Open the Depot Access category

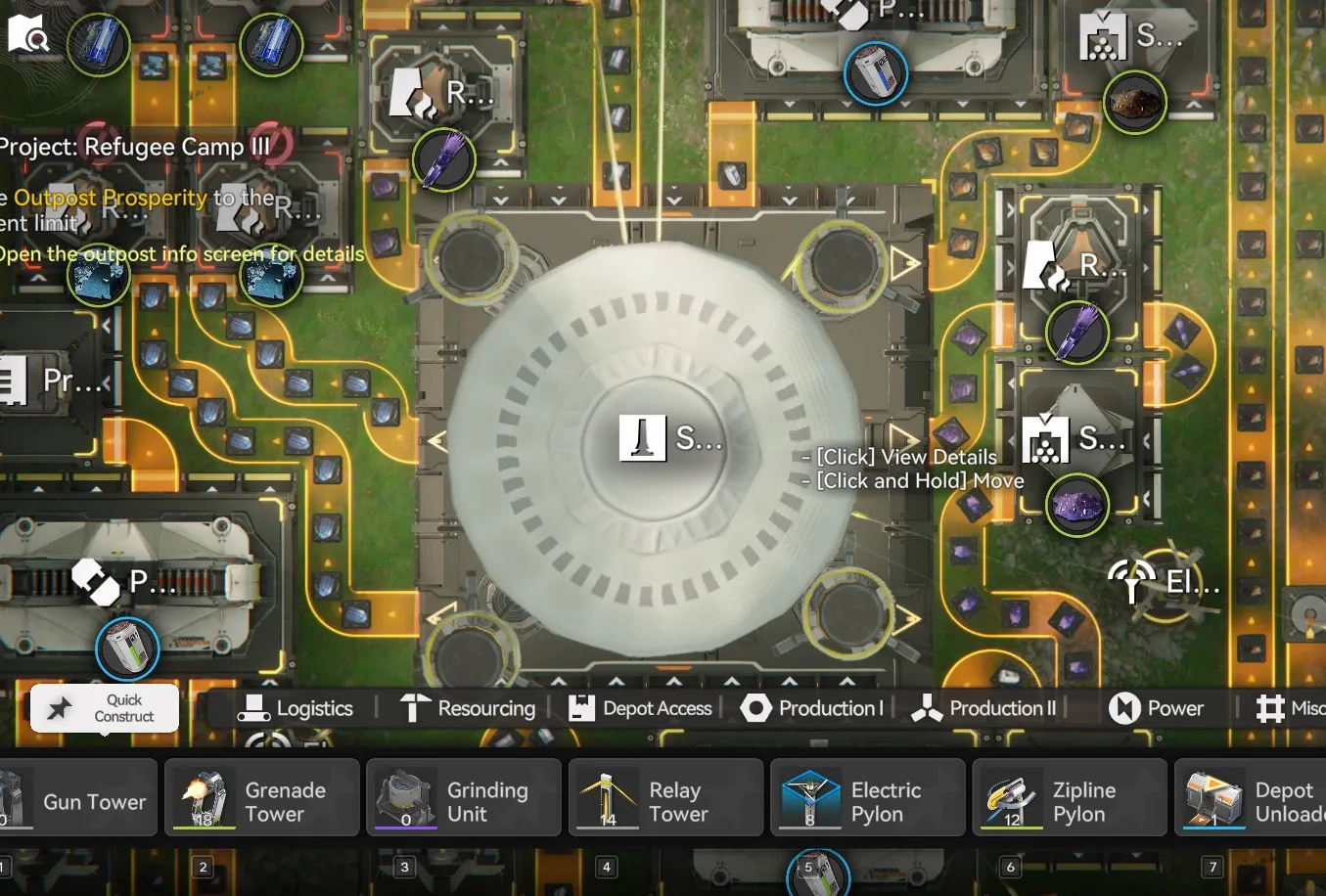point(641,708)
